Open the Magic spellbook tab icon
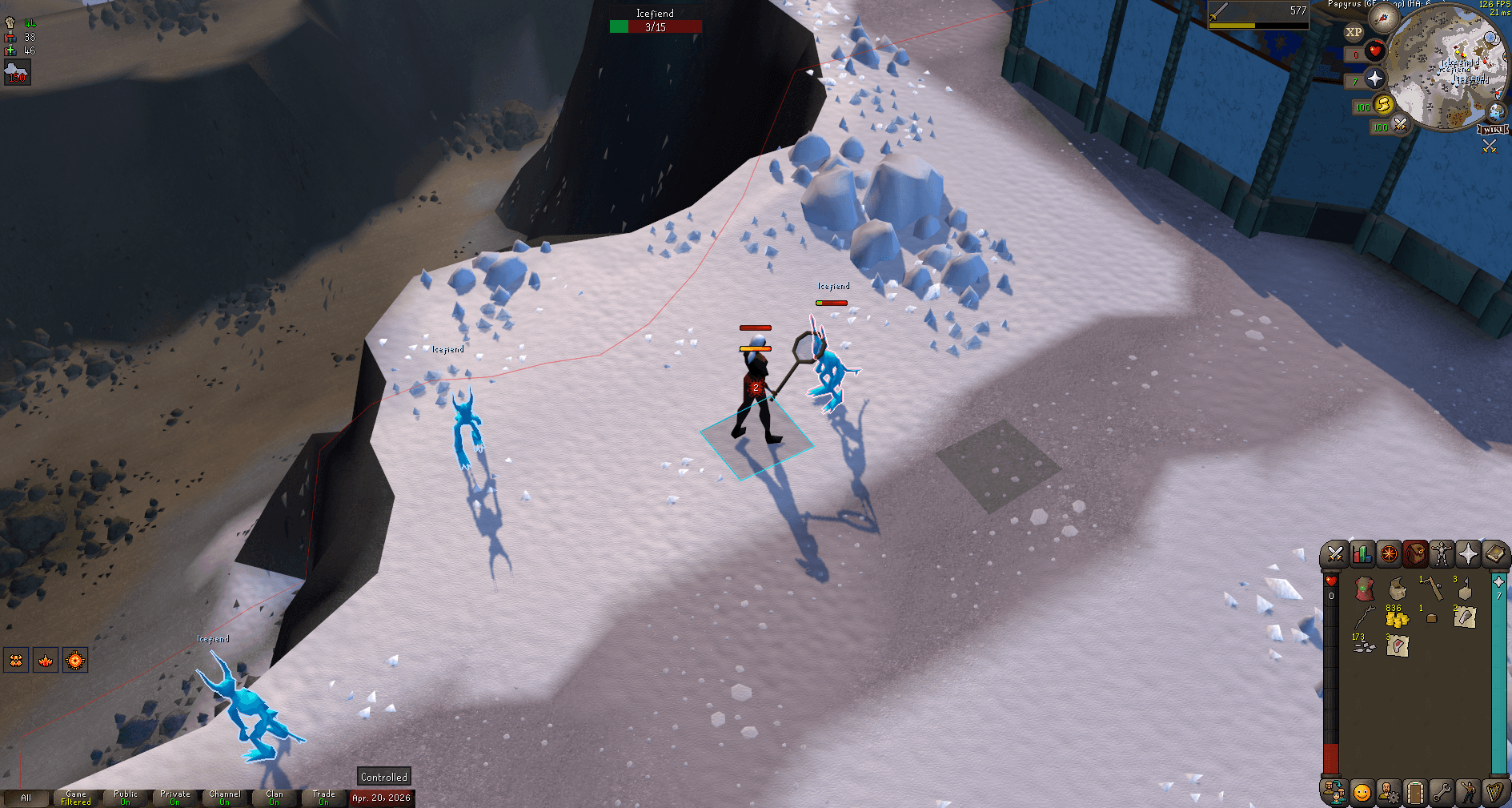 (x=1496, y=553)
